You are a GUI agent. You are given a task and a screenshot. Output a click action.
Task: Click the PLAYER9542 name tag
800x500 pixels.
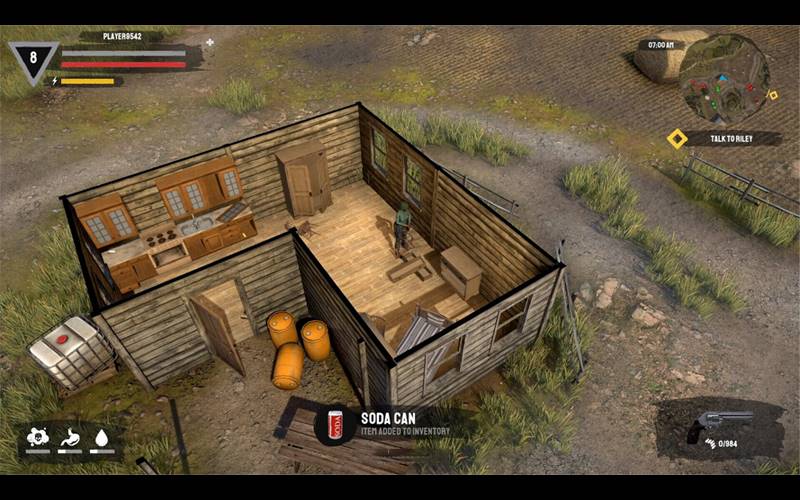pos(121,36)
